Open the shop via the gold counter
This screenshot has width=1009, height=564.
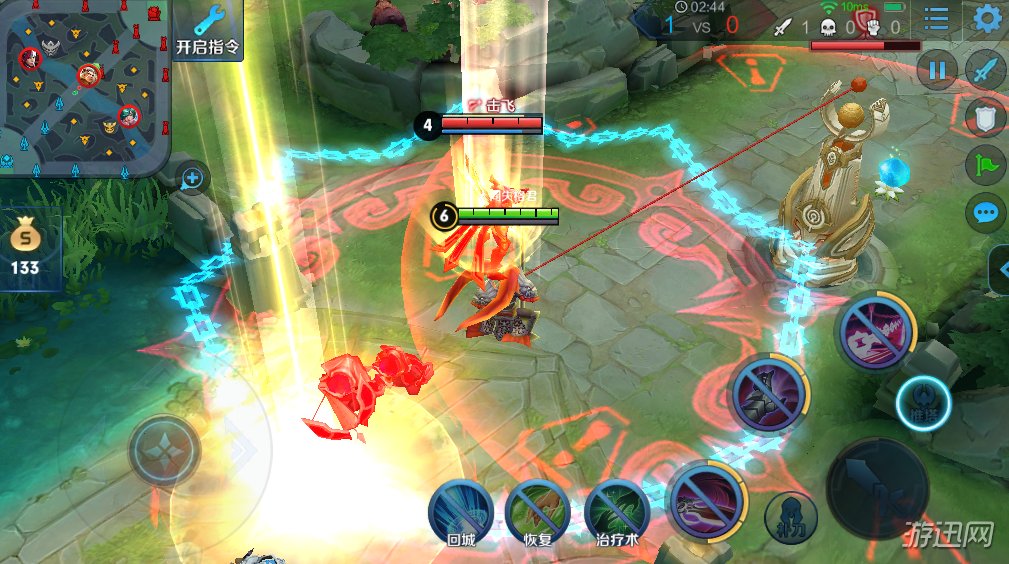click(25, 250)
